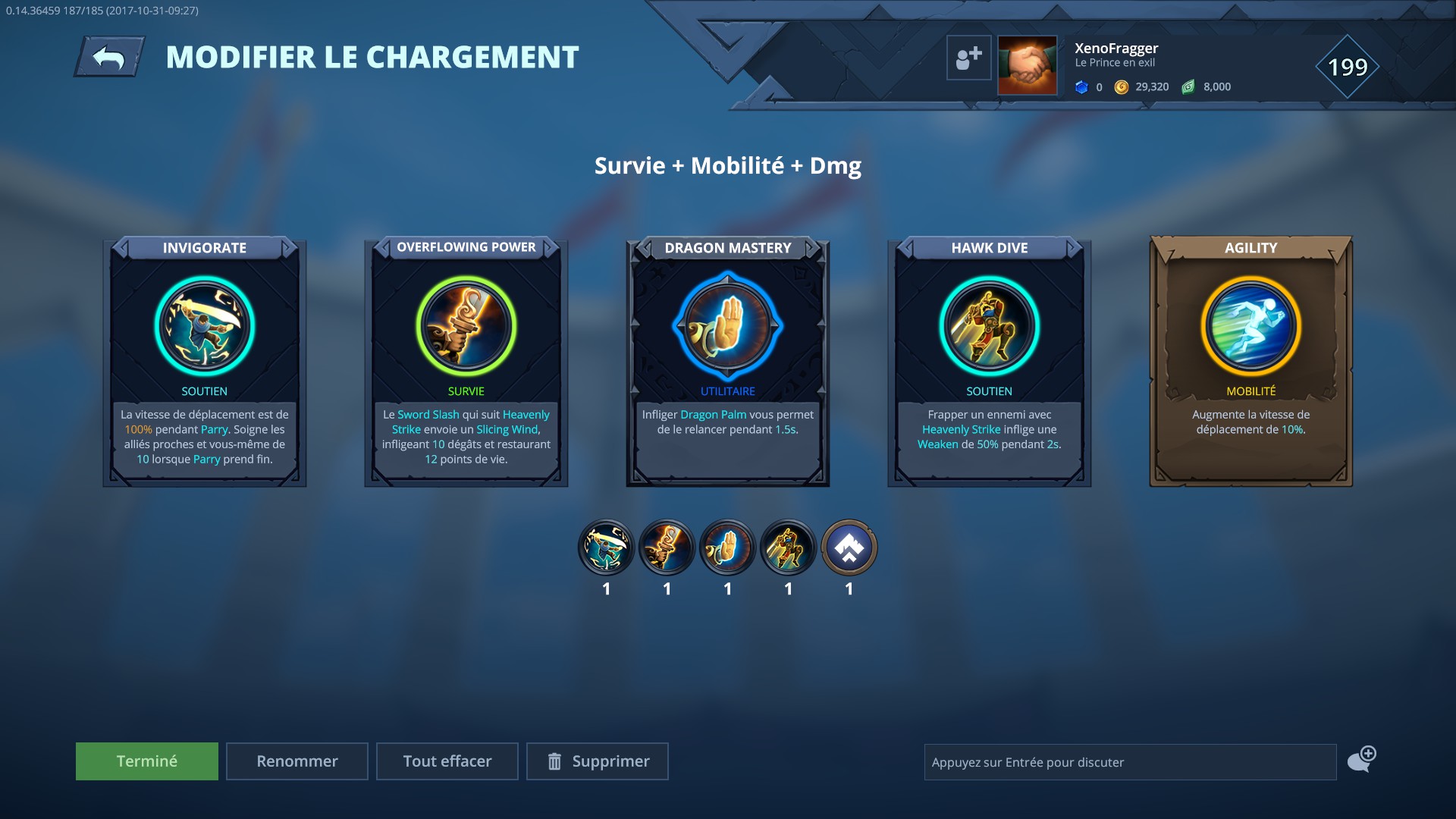Screen dimensions: 1456x819
Task: Click the Overflowing Power torch icon
Action: [x=466, y=325]
